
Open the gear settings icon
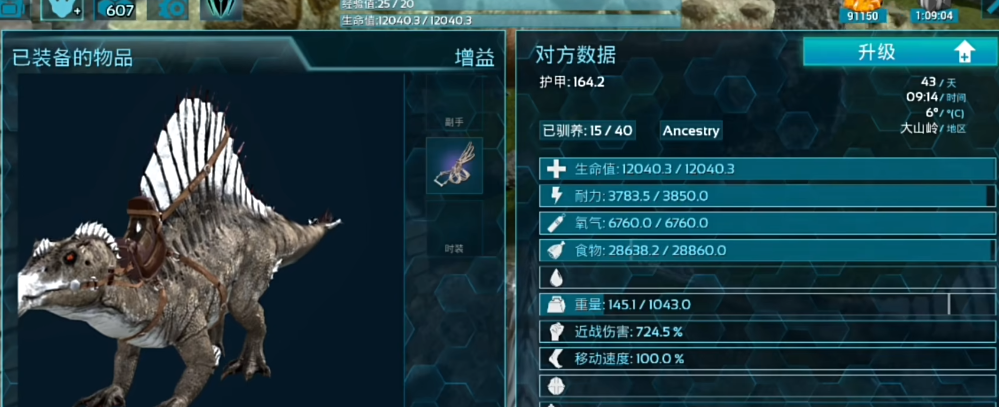[174, 9]
